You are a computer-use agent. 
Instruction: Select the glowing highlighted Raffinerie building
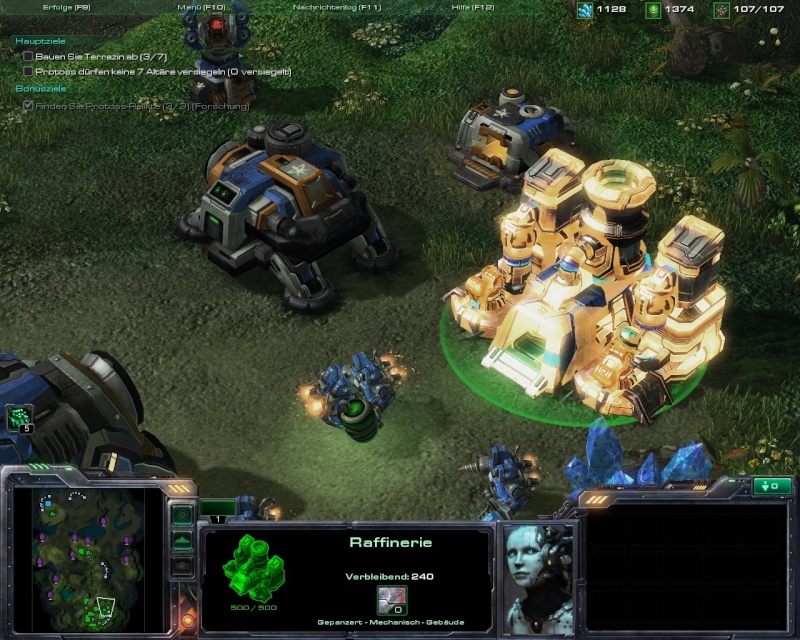[590, 290]
